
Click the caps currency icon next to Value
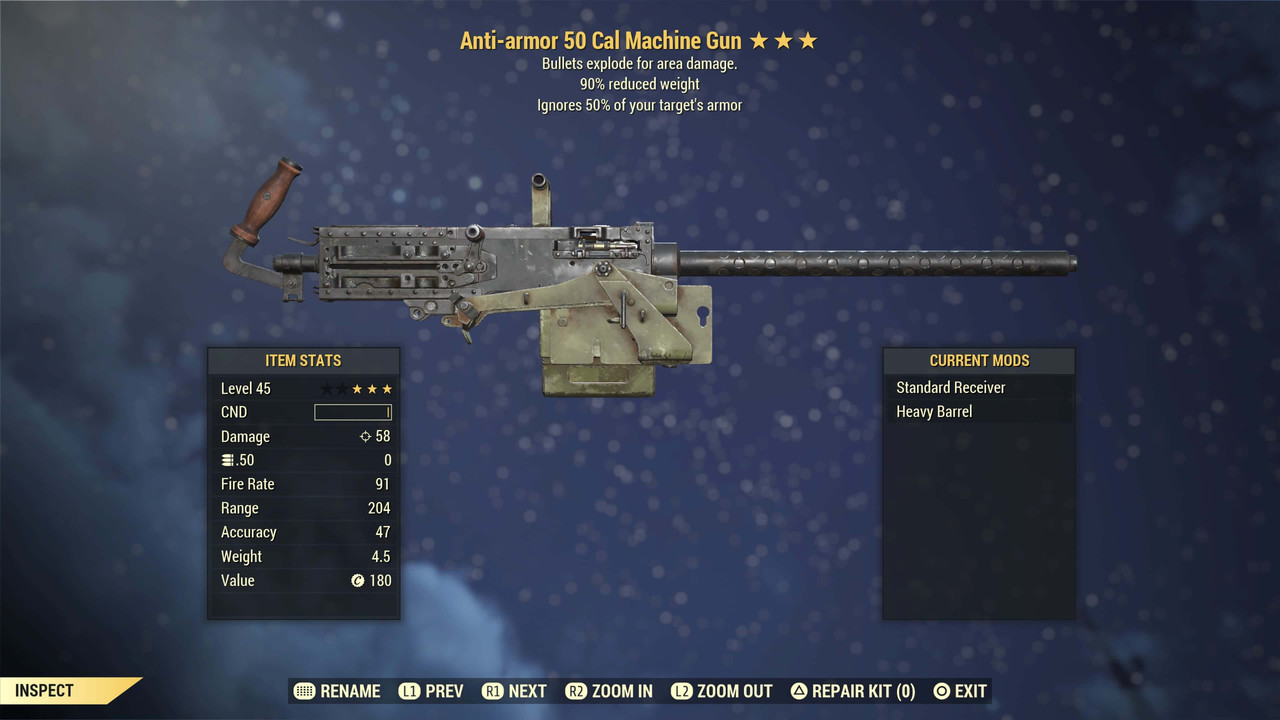(x=360, y=580)
